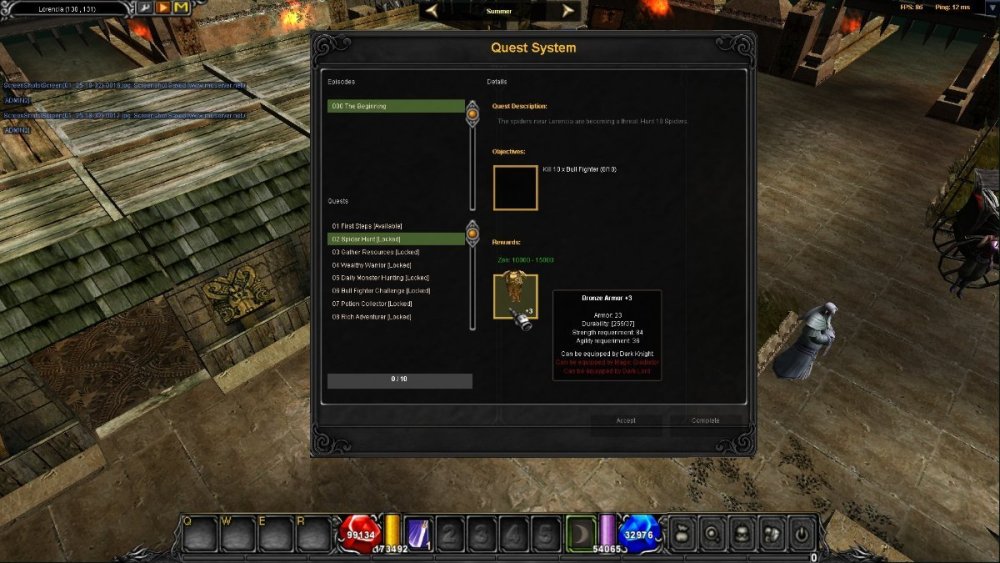Select the Bronze Armor reward icon

(515, 297)
